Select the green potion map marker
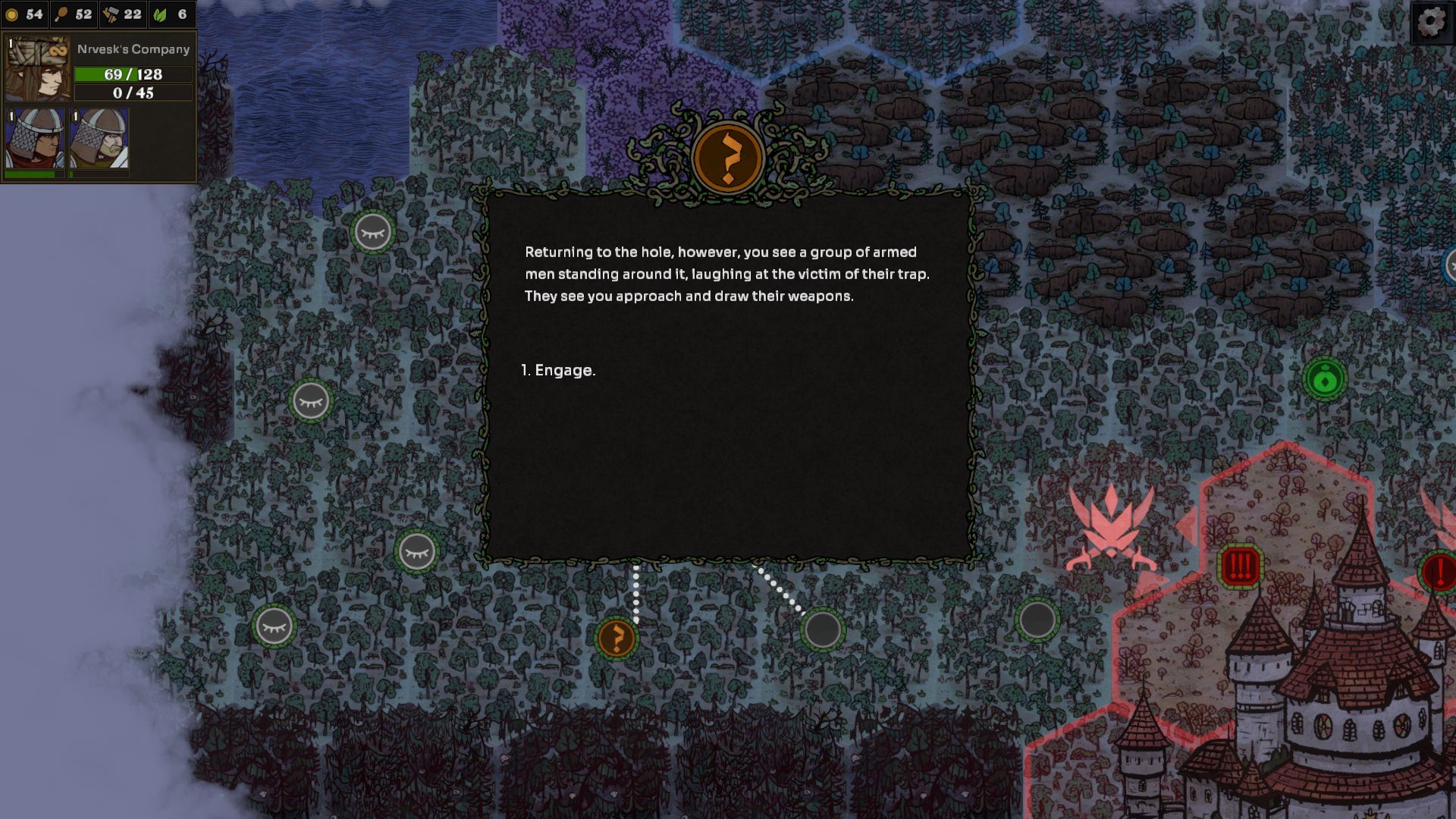 [1325, 379]
